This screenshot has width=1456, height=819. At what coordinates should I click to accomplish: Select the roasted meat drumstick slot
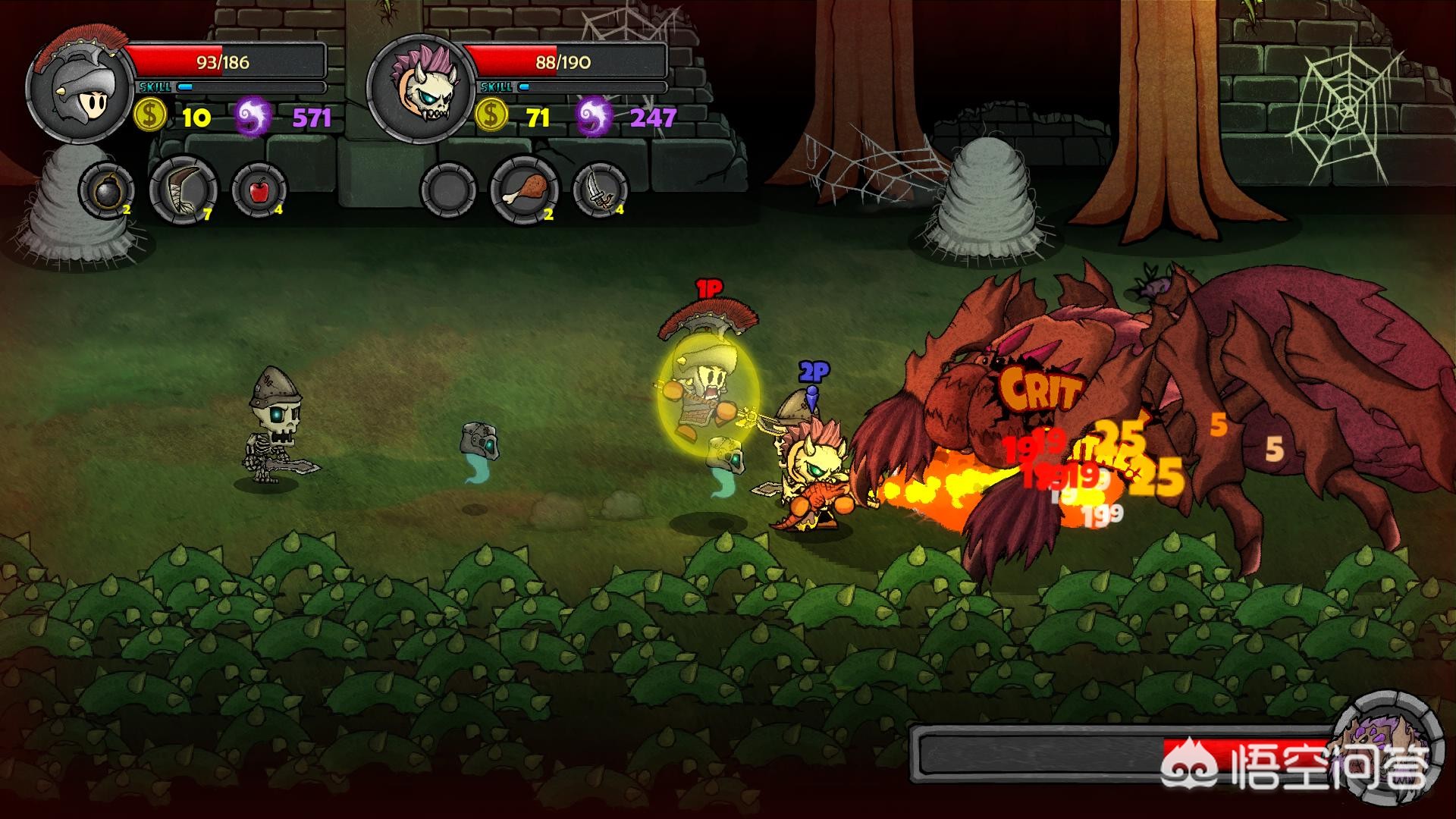pos(525,190)
